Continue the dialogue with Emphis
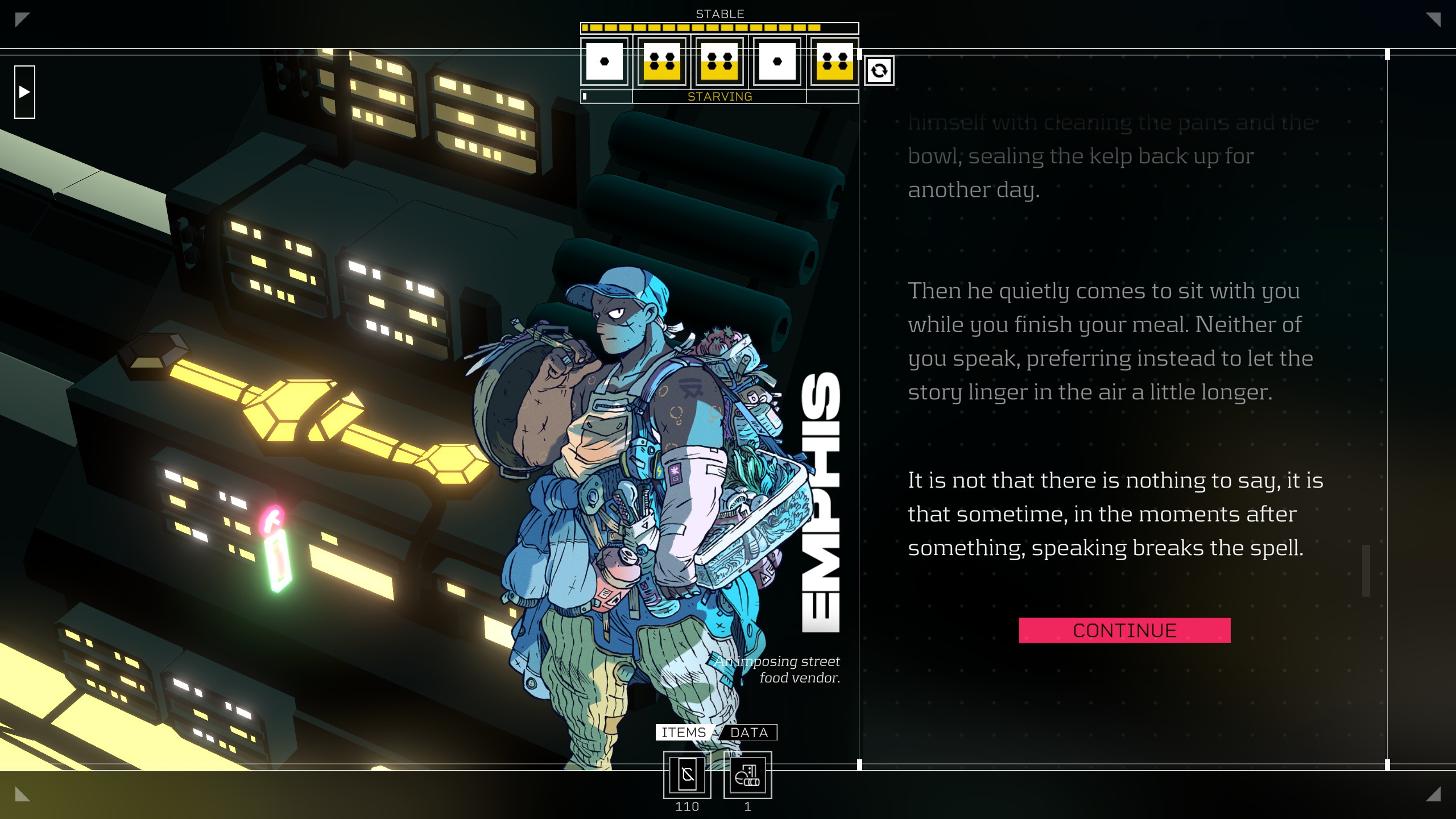The width and height of the screenshot is (1456, 819). 1124,630
